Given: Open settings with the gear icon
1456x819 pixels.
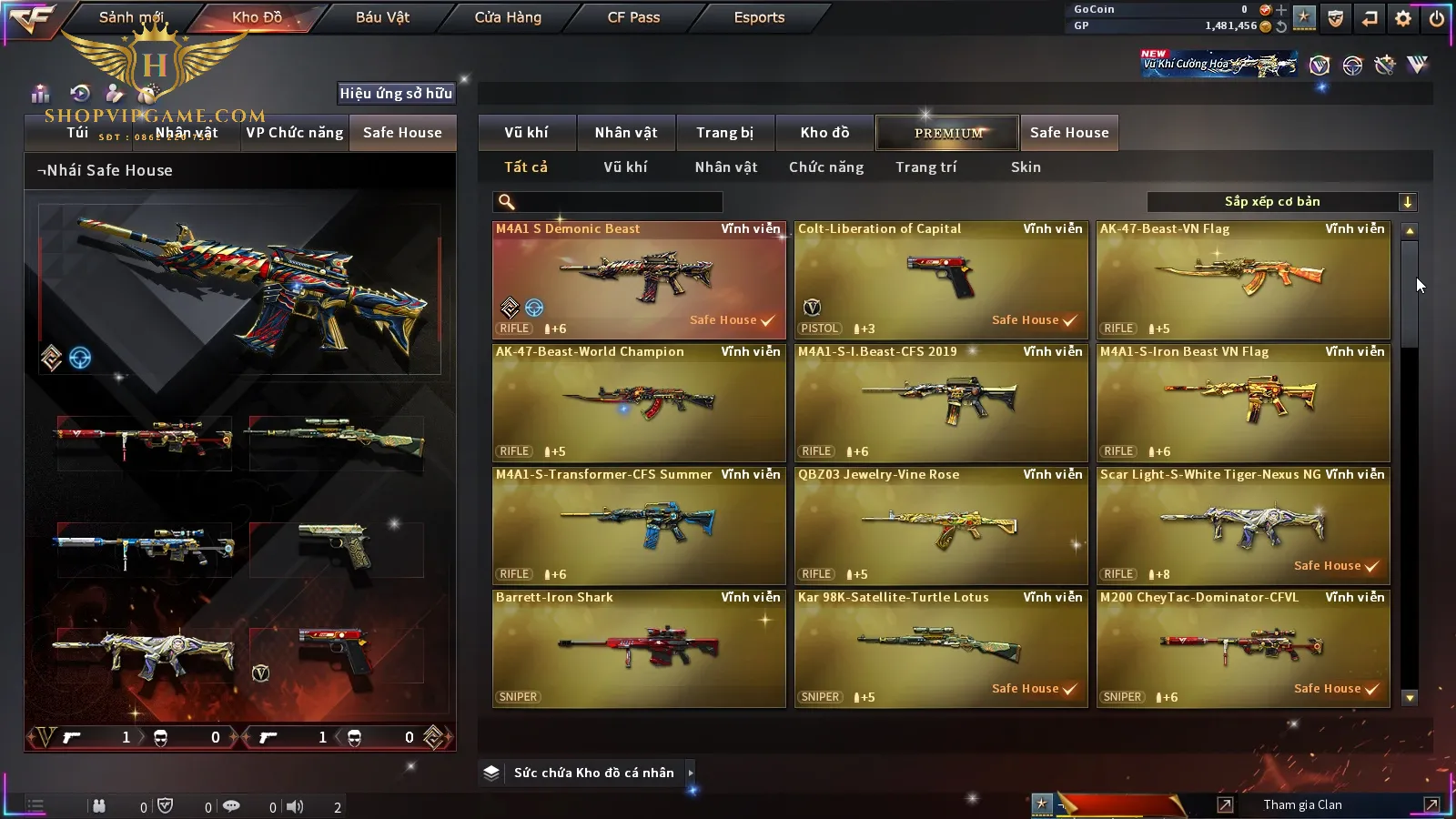Looking at the screenshot, I should (1403, 18).
